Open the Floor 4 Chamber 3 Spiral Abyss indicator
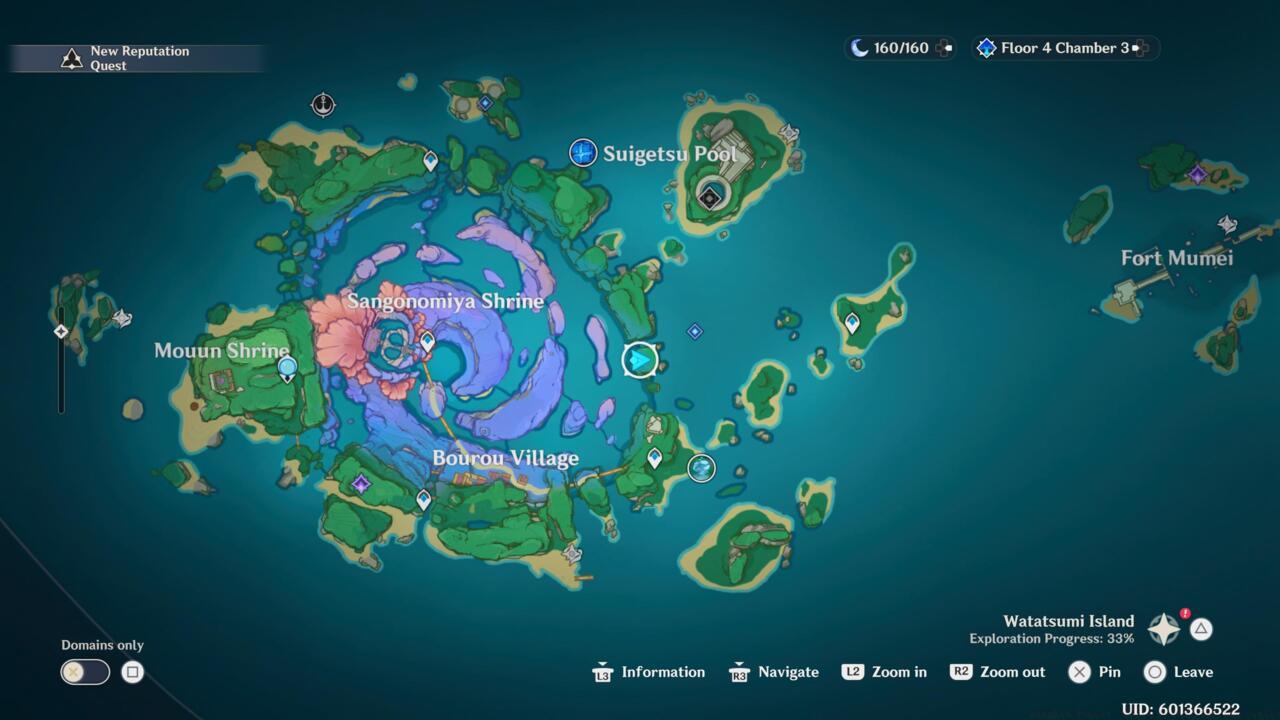The width and height of the screenshot is (1280, 720). click(x=1065, y=48)
